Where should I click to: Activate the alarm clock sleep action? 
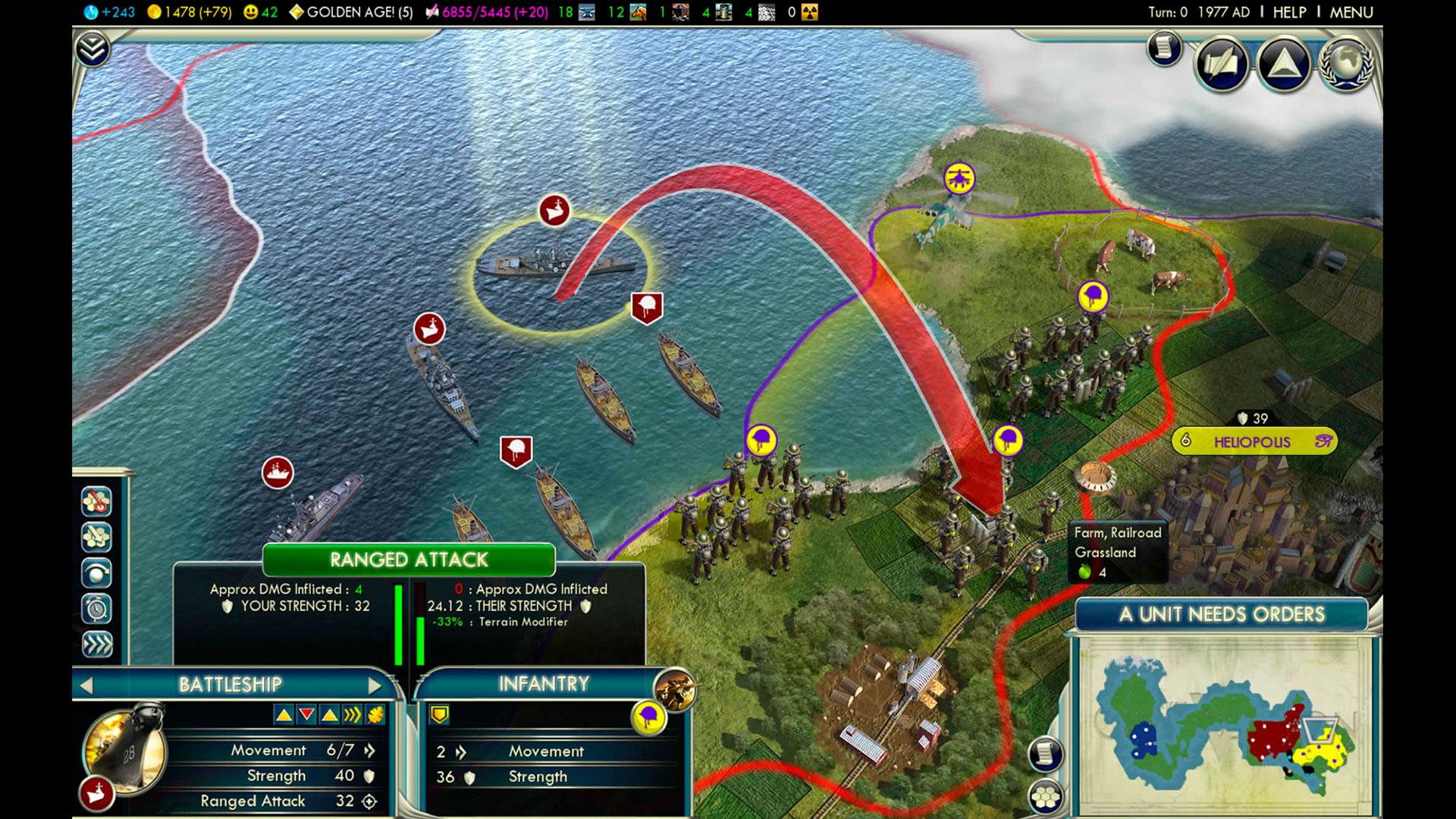coord(97,609)
